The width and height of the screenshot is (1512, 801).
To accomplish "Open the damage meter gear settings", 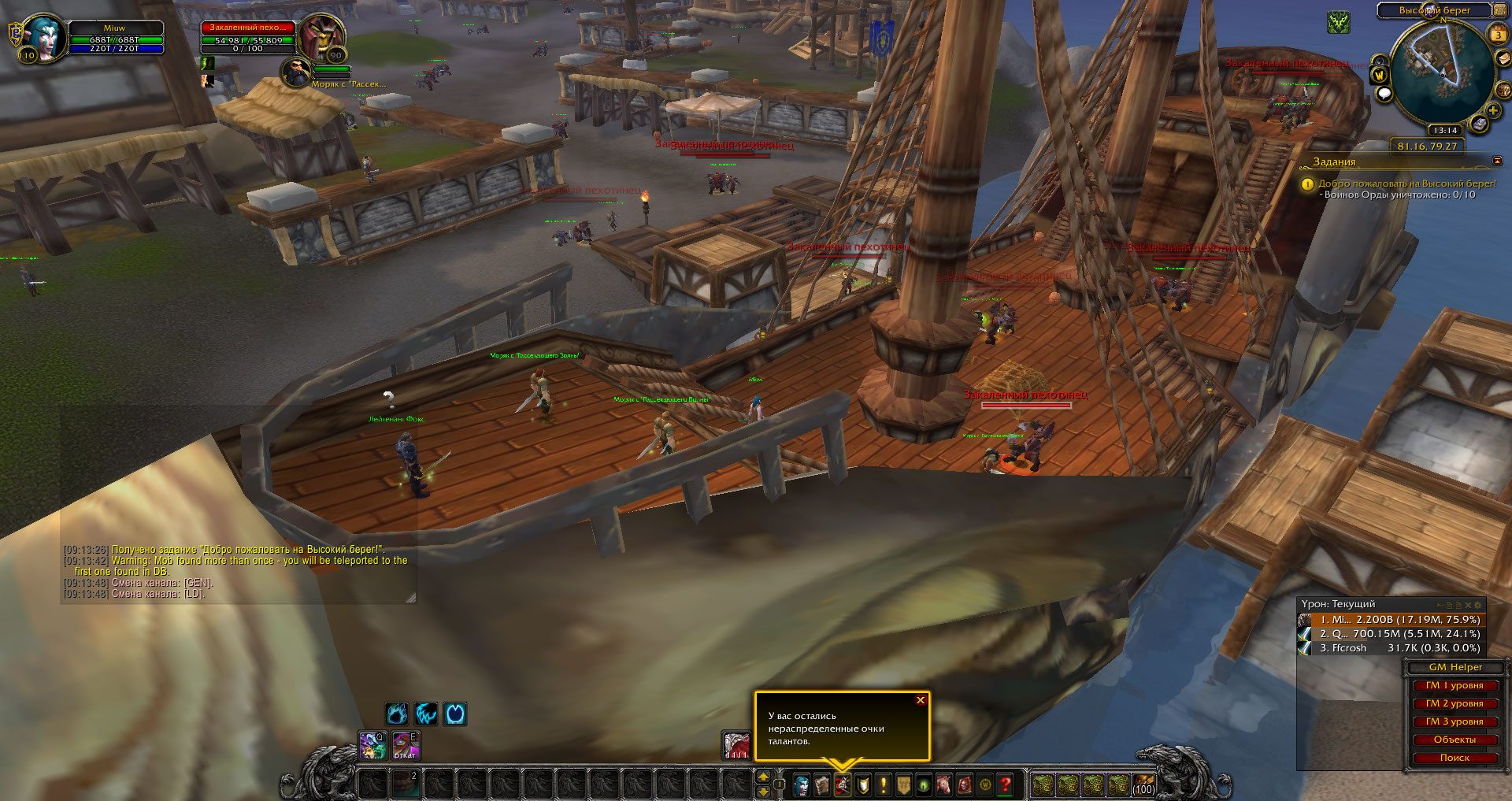I will (1478, 605).
